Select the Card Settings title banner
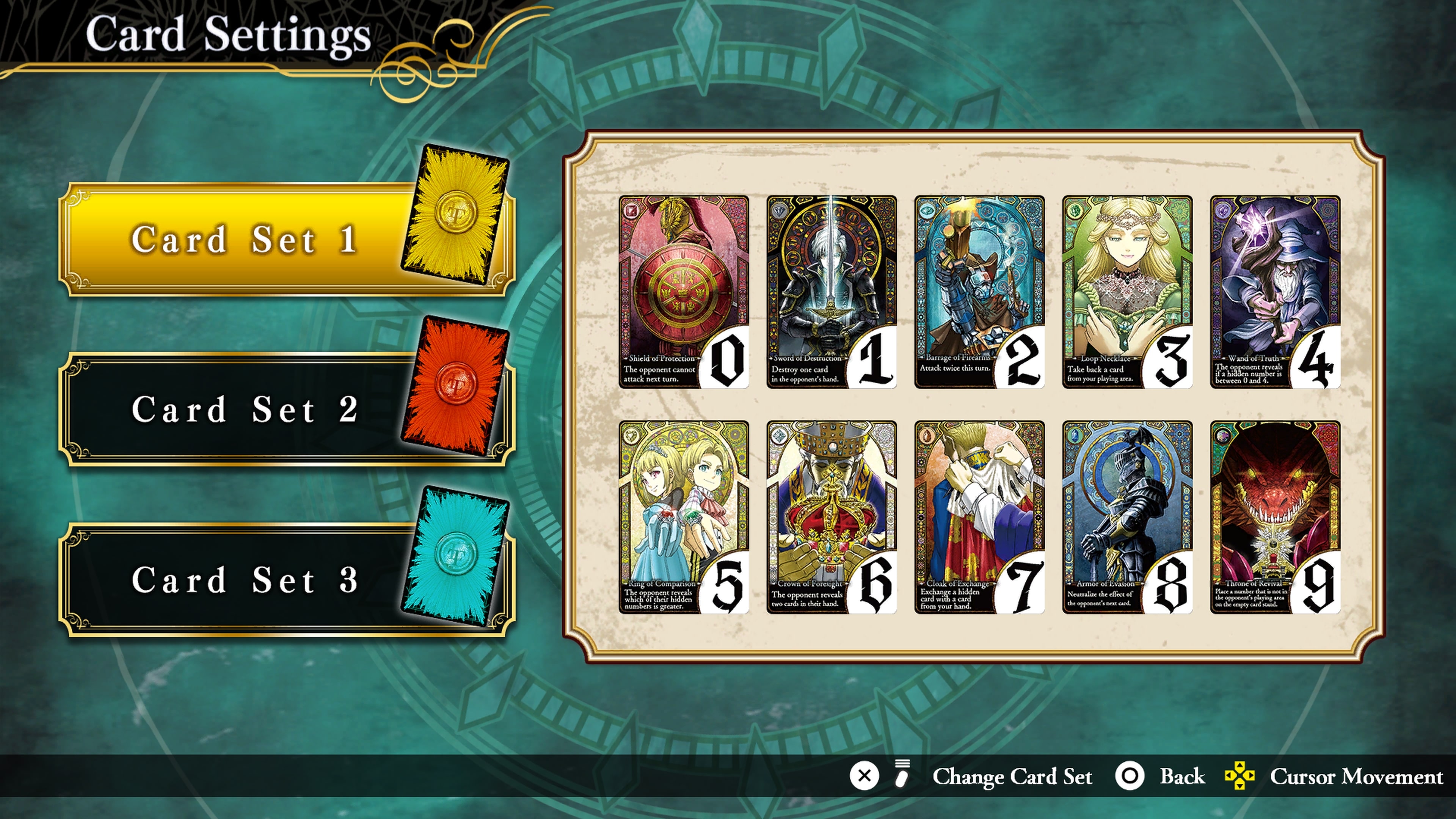 point(226,36)
